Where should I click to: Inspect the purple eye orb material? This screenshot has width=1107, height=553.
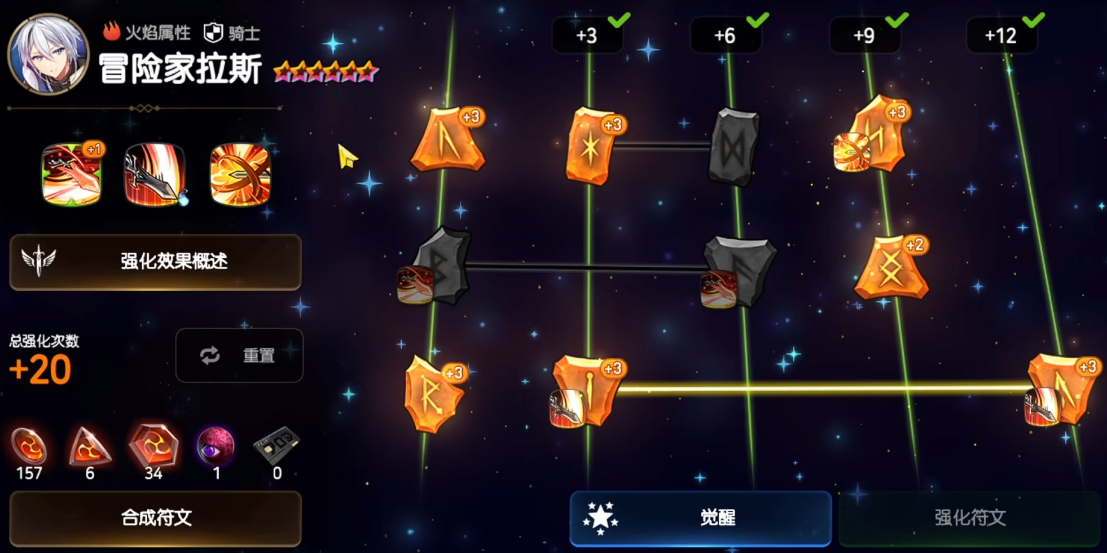point(216,446)
